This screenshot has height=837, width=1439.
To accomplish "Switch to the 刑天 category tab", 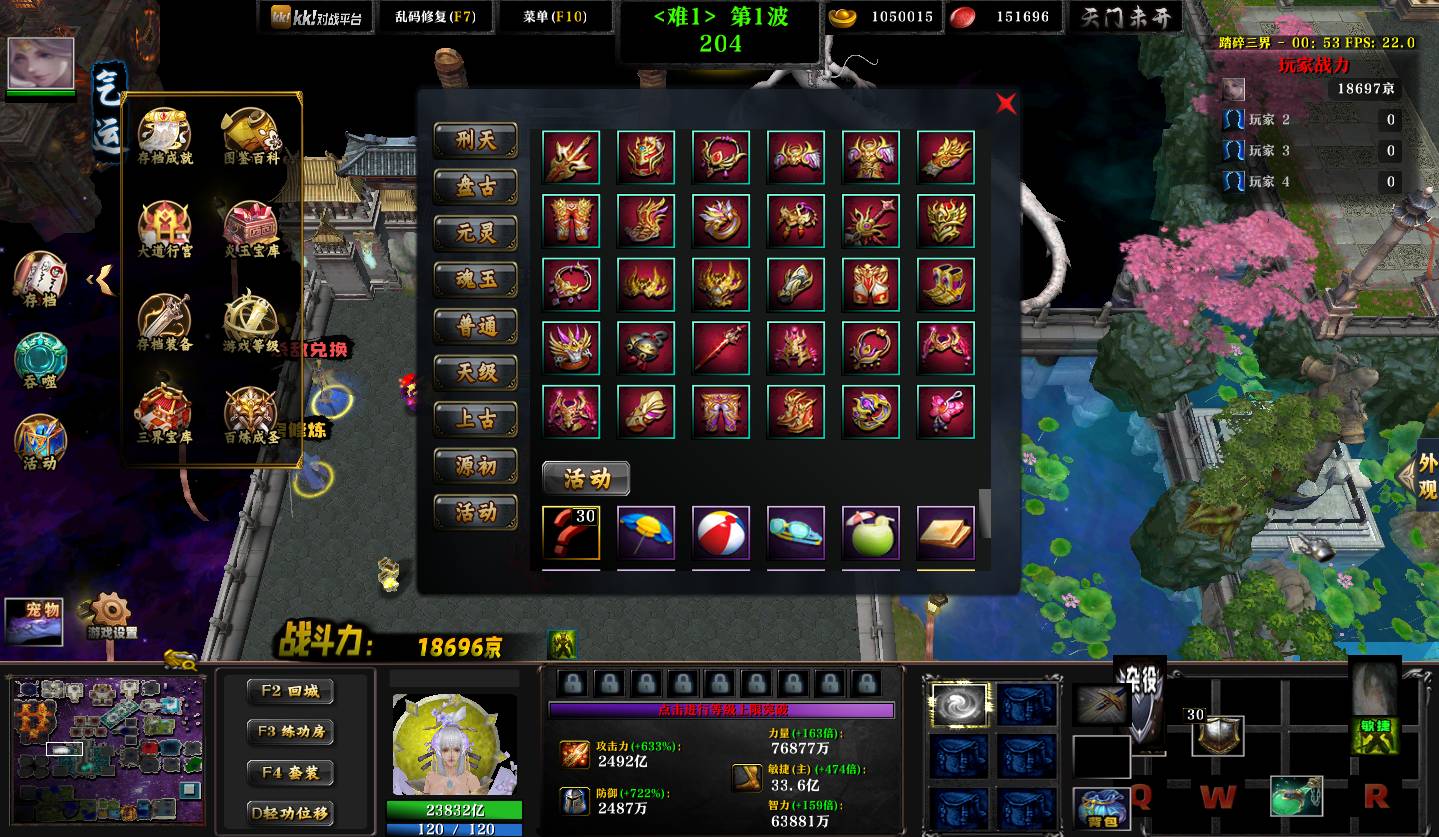I will 475,140.
